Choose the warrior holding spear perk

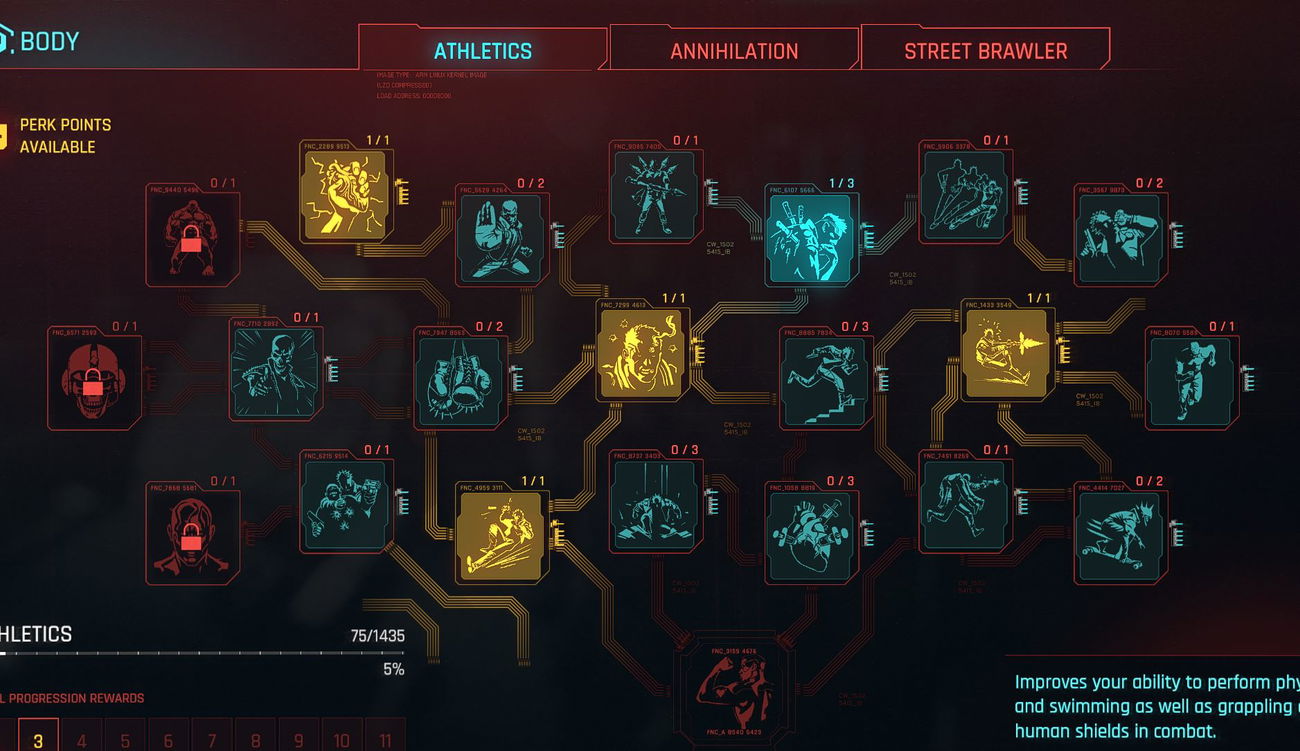coord(655,196)
